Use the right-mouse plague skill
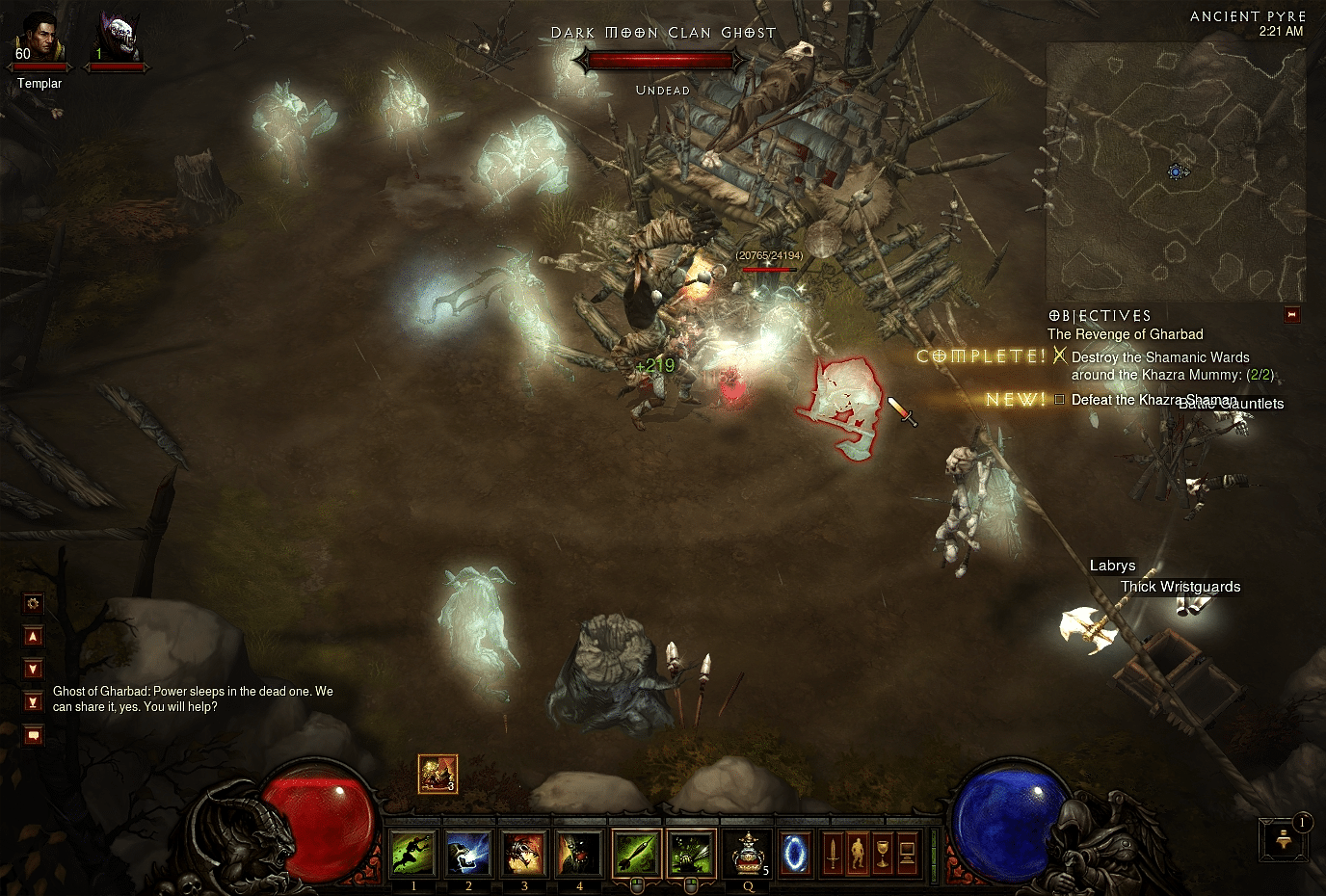This screenshot has height=896, width=1326. pyautogui.click(x=688, y=851)
